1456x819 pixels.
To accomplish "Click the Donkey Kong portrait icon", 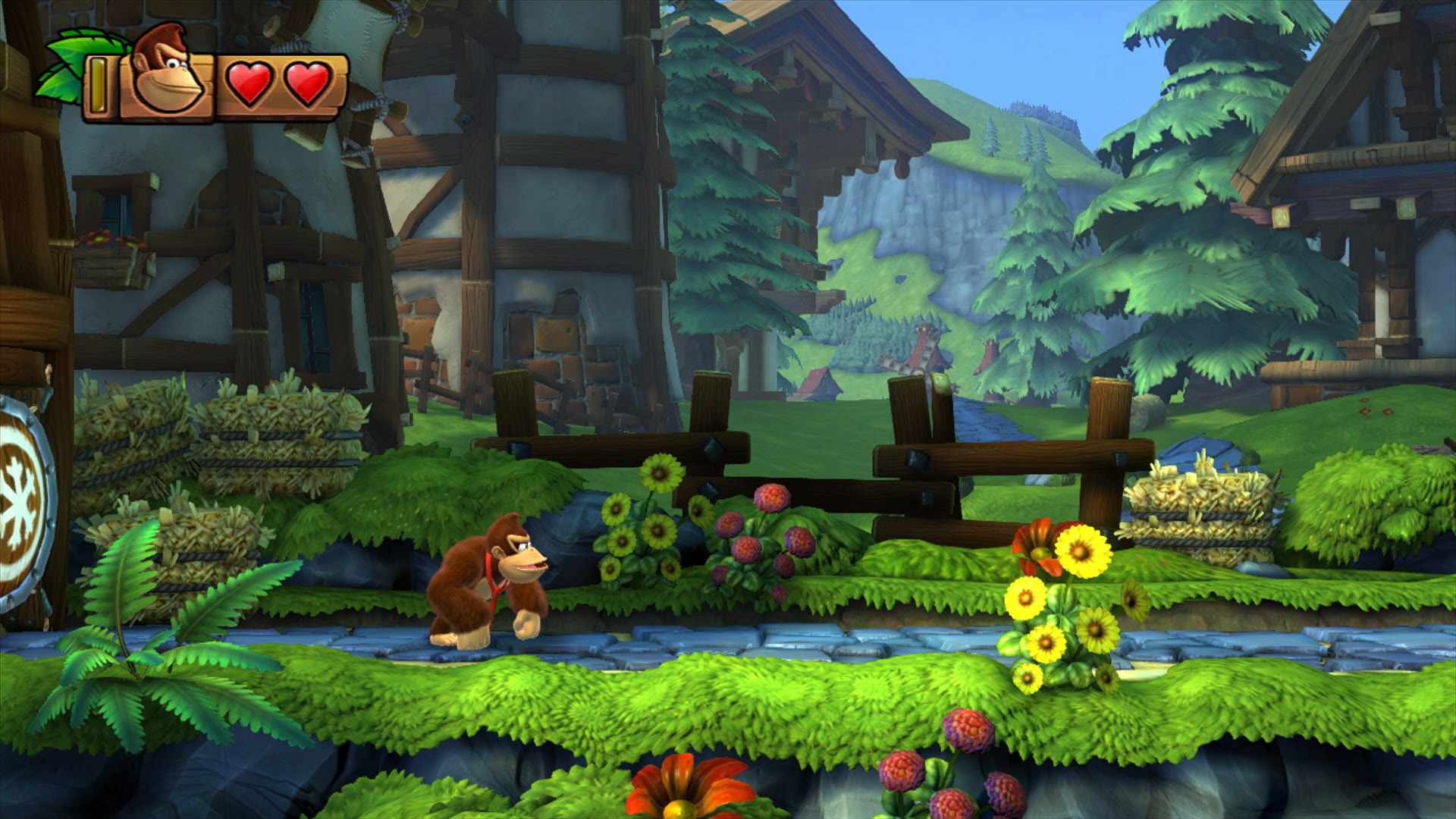I will (x=167, y=74).
